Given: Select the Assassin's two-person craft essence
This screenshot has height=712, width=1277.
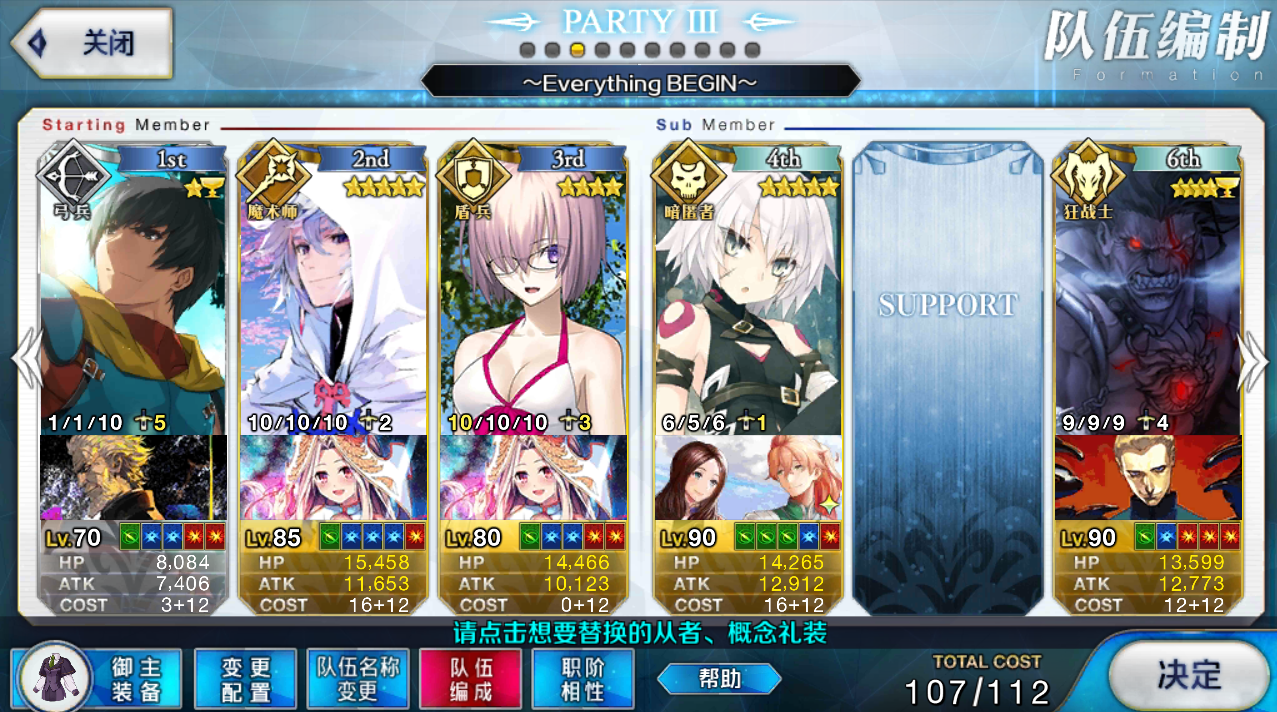Looking at the screenshot, I should (748, 478).
